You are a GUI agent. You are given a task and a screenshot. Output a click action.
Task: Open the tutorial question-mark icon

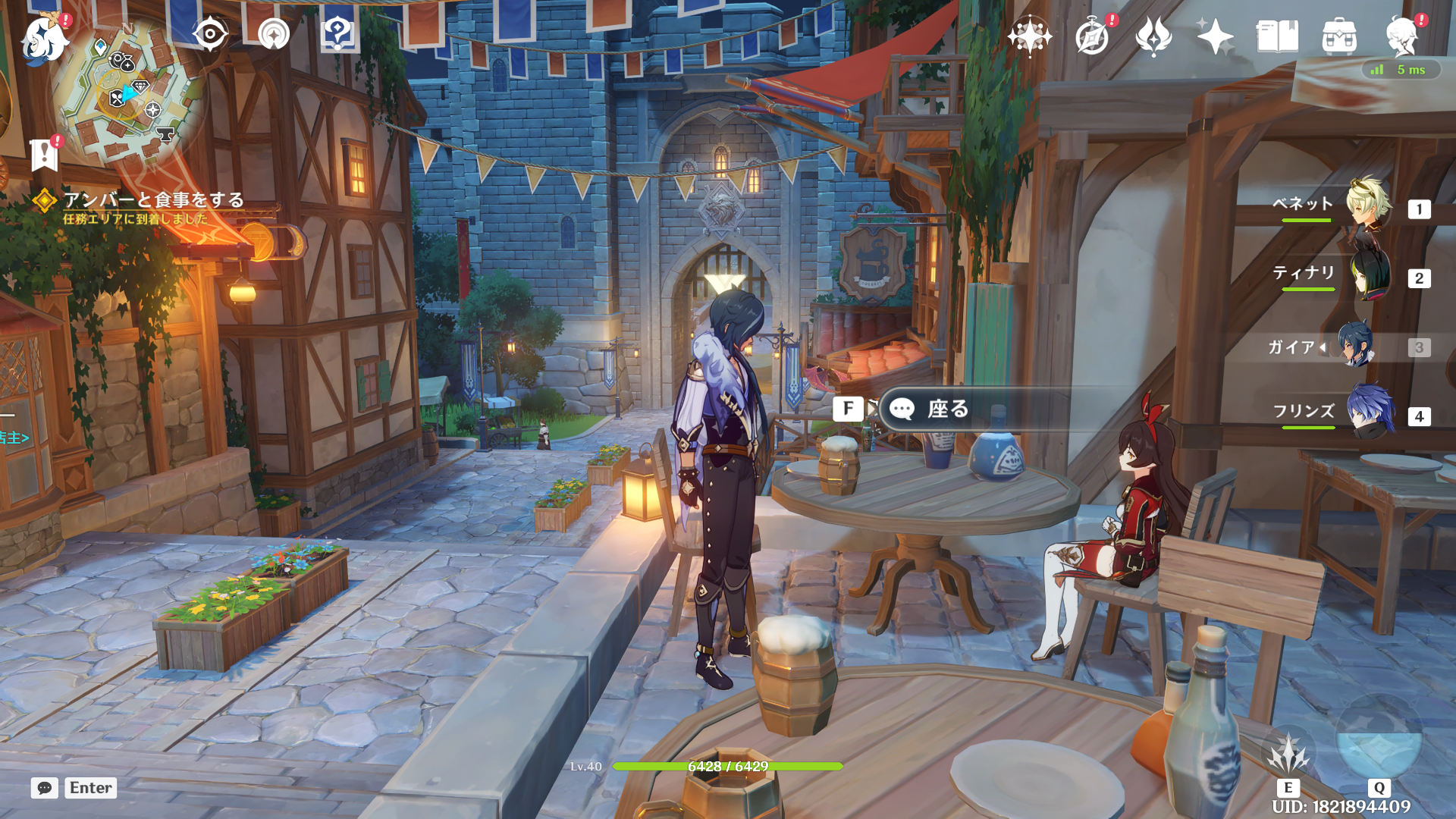tap(338, 34)
